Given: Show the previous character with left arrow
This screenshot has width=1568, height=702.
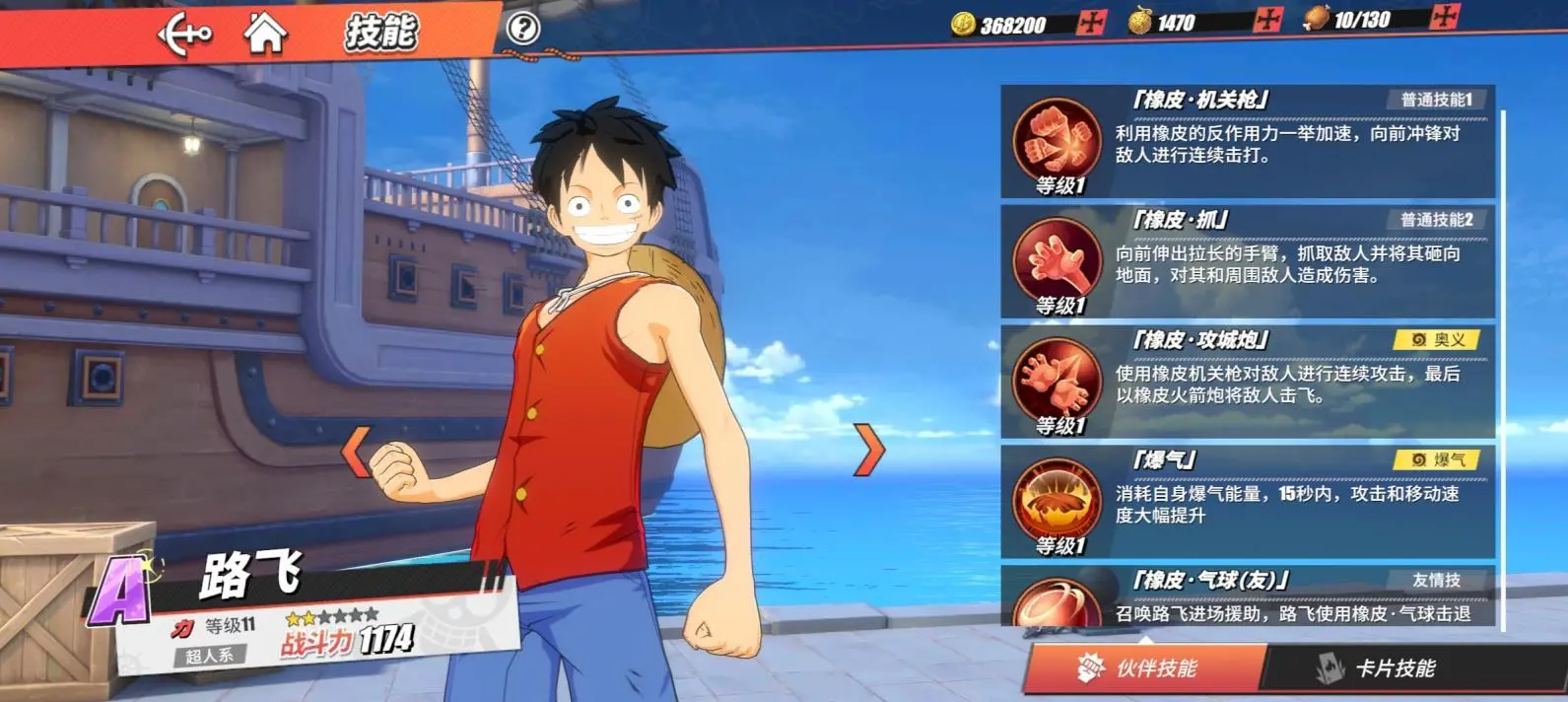Looking at the screenshot, I should click(356, 451).
